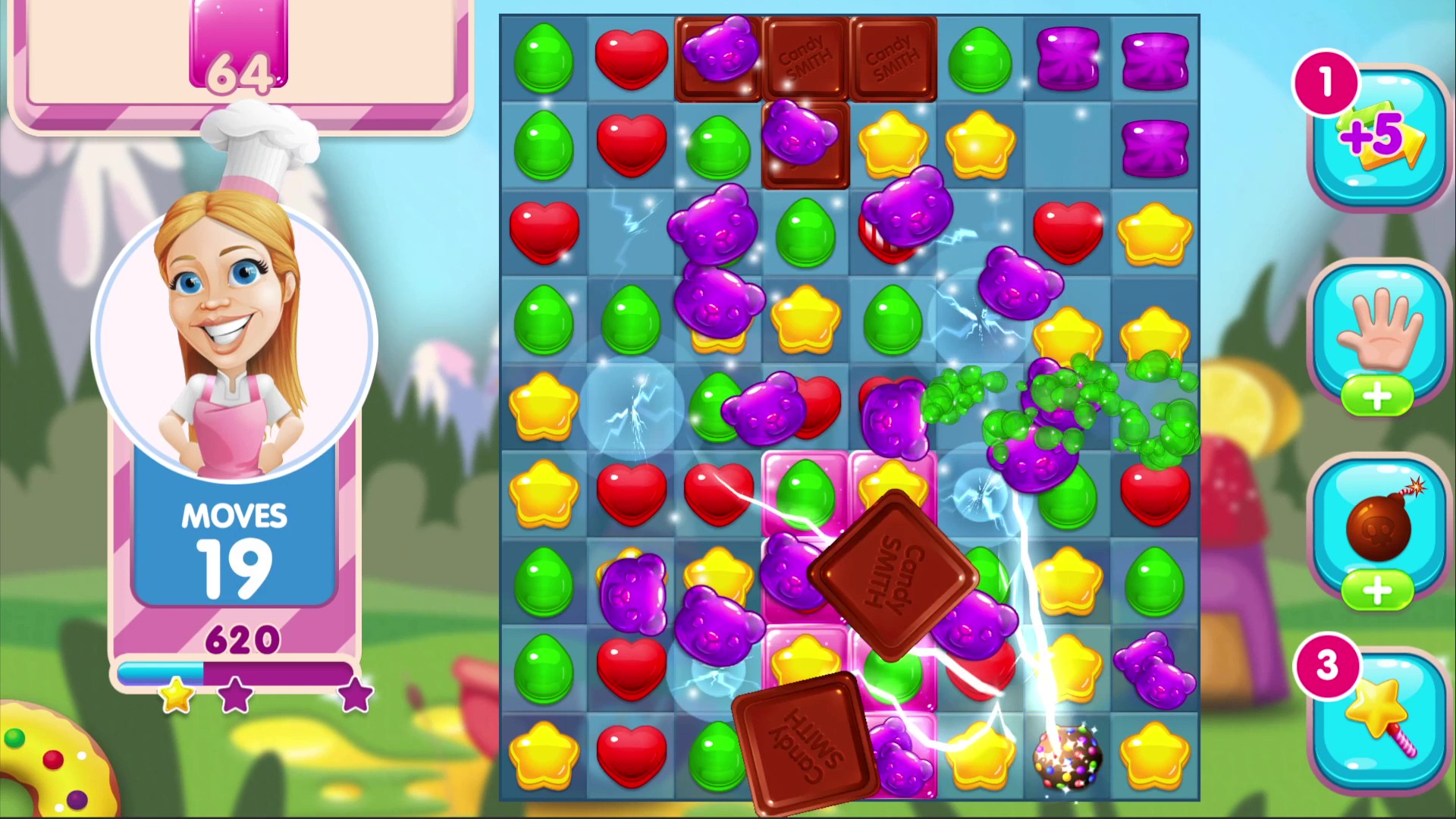Click the MOVES 19 counter
This screenshot has height=819, width=1456.
[x=234, y=542]
